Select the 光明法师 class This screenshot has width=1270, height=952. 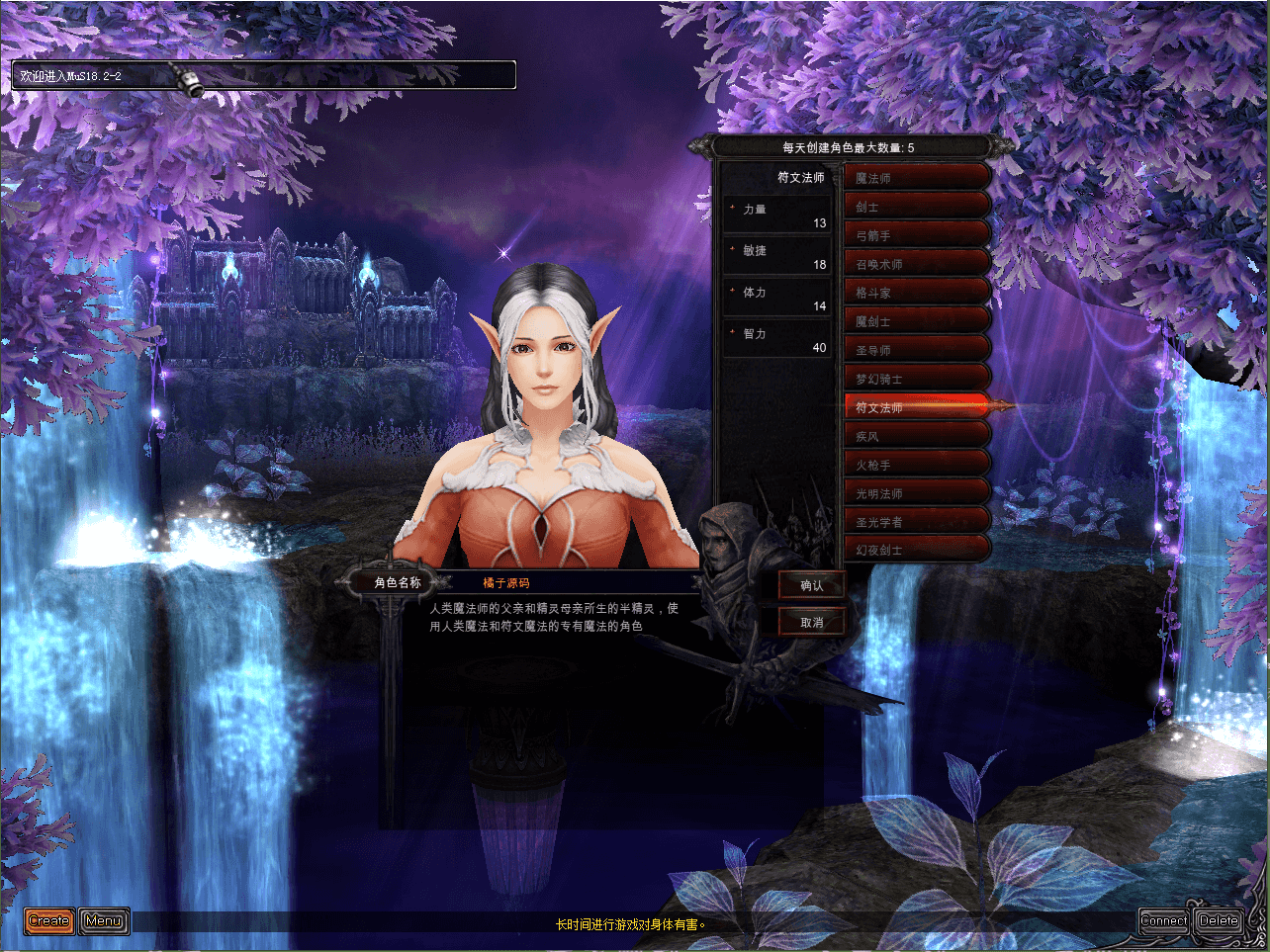[x=916, y=493]
